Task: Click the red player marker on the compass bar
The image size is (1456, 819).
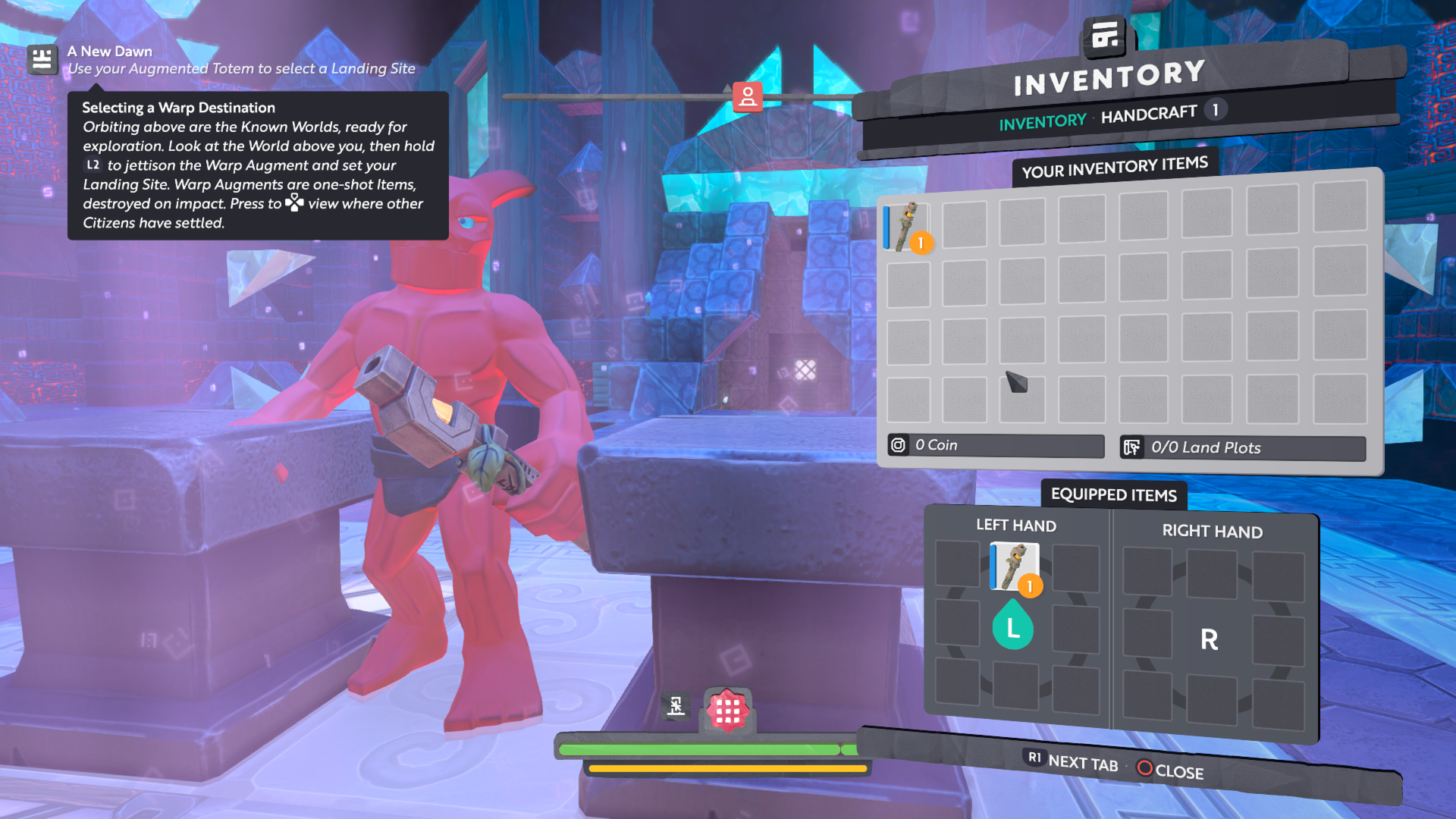Action: pyautogui.click(x=748, y=96)
